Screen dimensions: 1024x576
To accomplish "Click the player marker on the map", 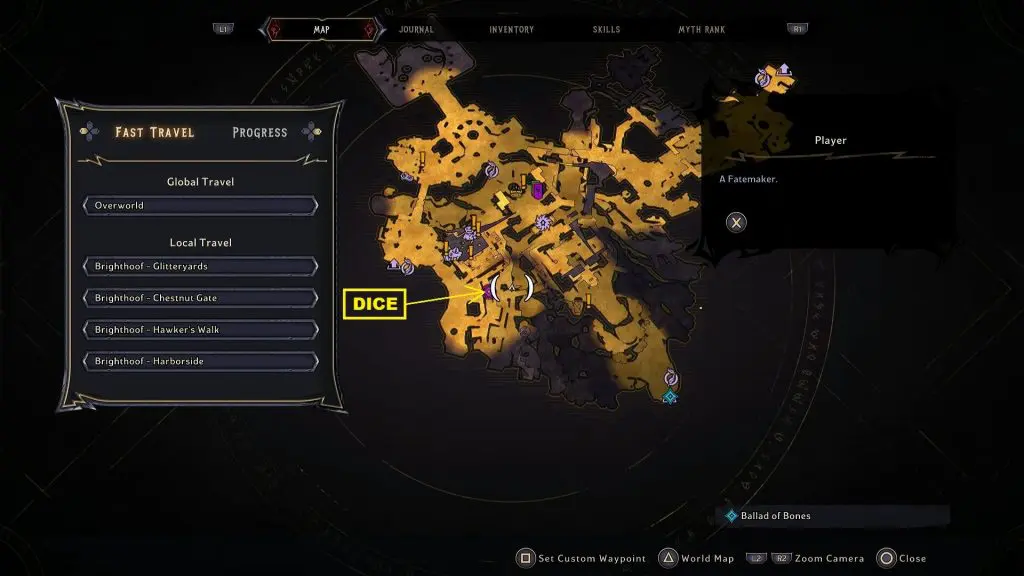I will 511,288.
